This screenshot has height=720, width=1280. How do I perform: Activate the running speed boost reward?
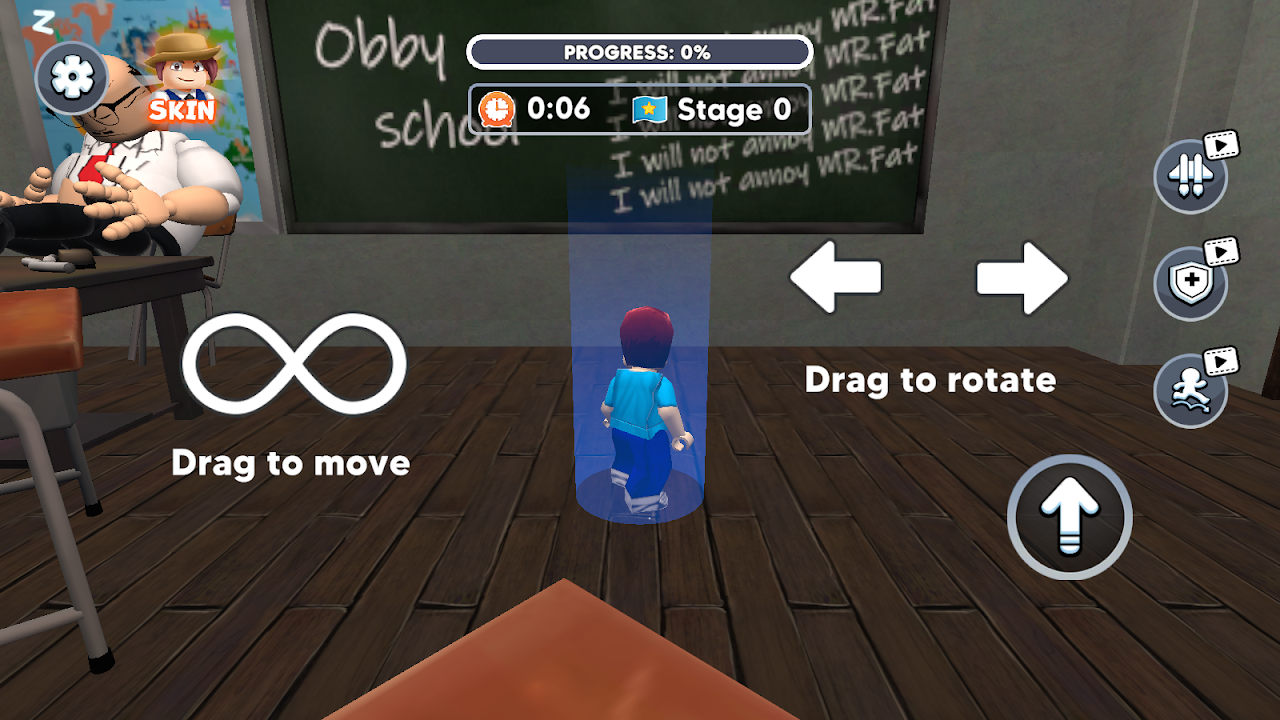(x=1190, y=391)
